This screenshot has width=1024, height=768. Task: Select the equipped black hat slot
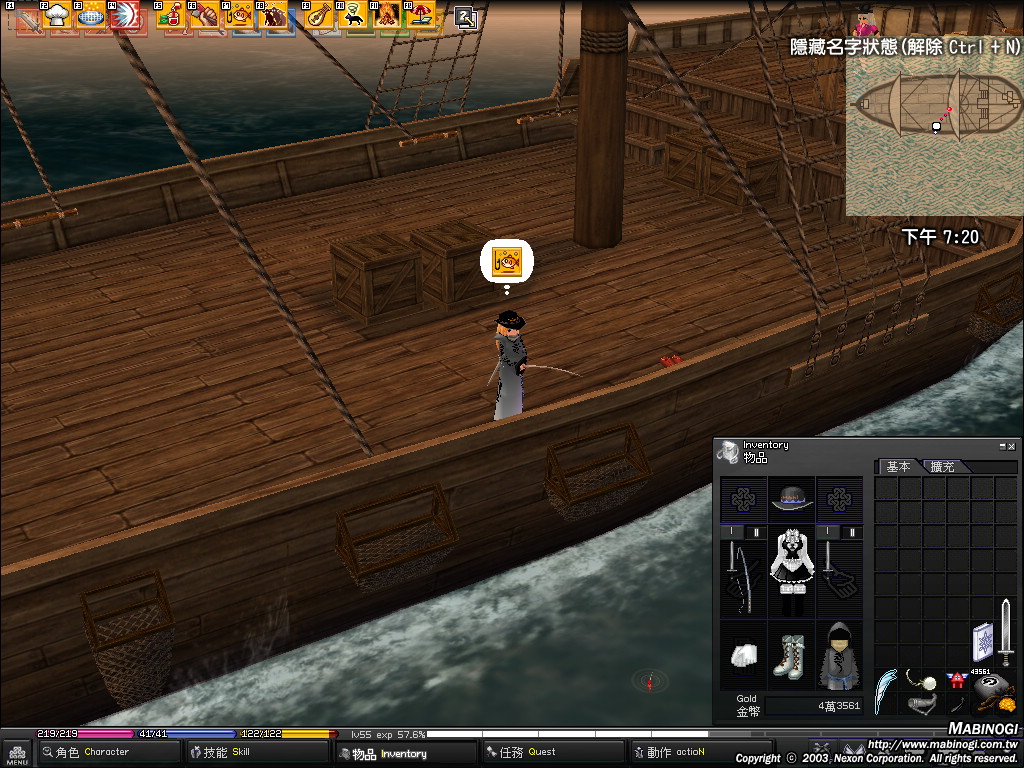[x=792, y=496]
